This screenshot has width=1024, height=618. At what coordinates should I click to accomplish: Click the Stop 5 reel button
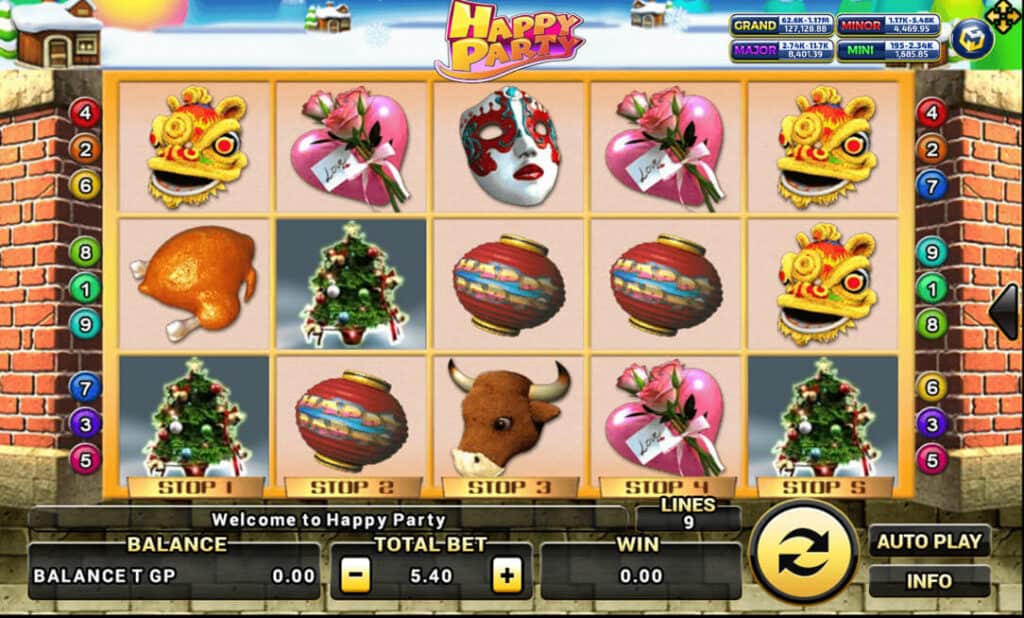click(824, 488)
